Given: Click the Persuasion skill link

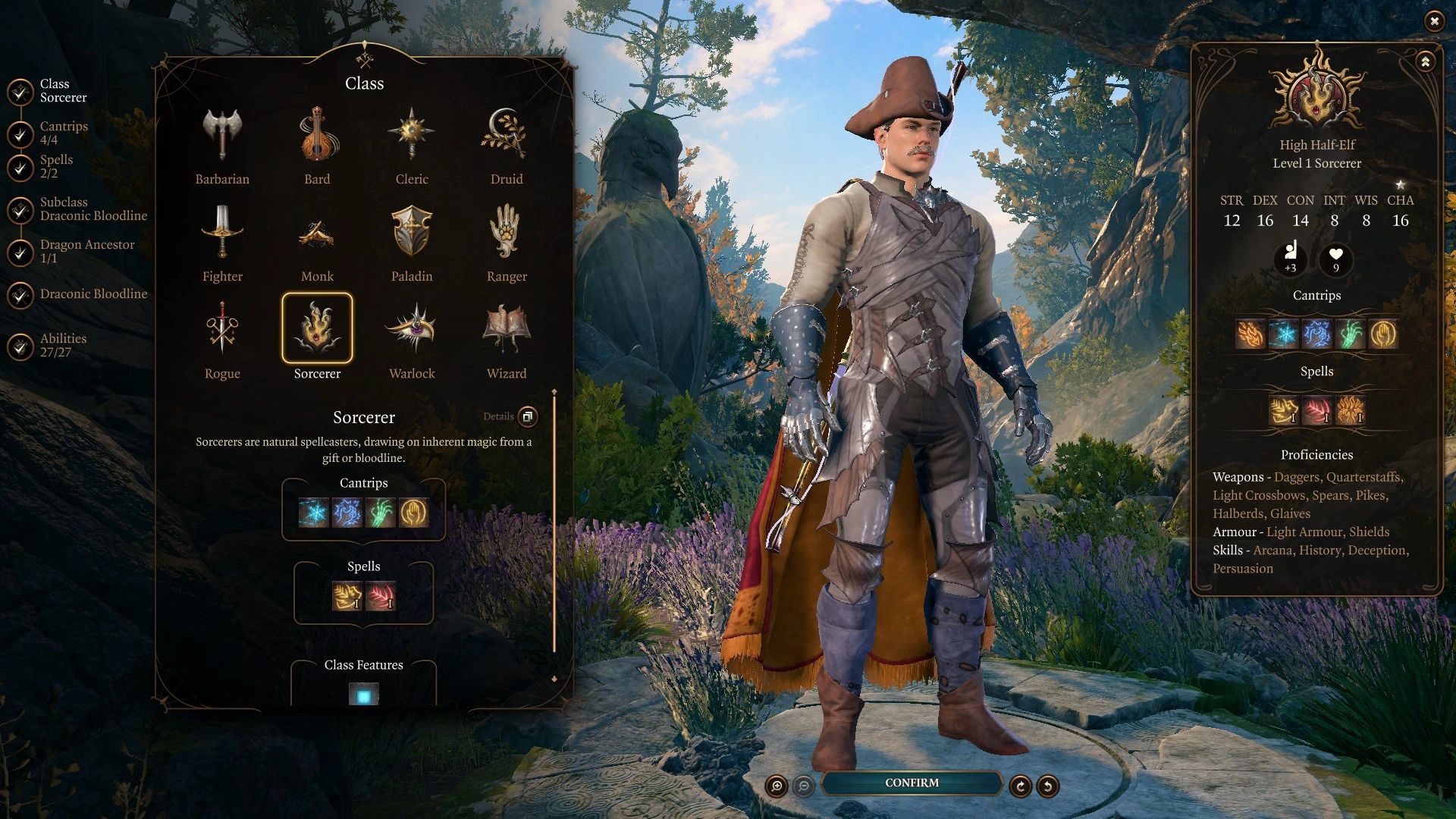Looking at the screenshot, I should tap(1244, 568).
